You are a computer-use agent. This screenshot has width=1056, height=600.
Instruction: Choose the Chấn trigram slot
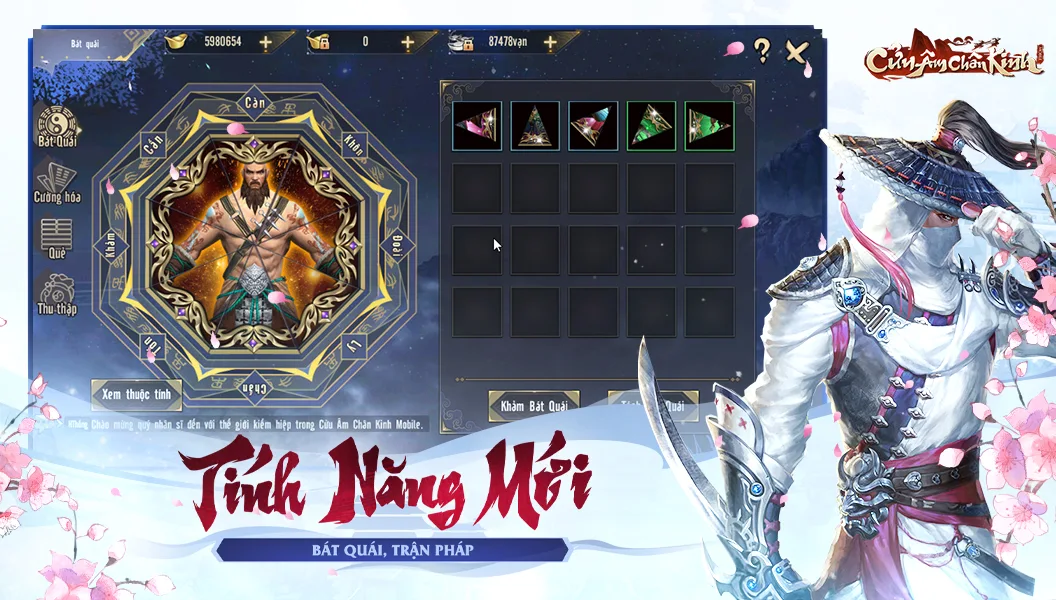point(254,386)
